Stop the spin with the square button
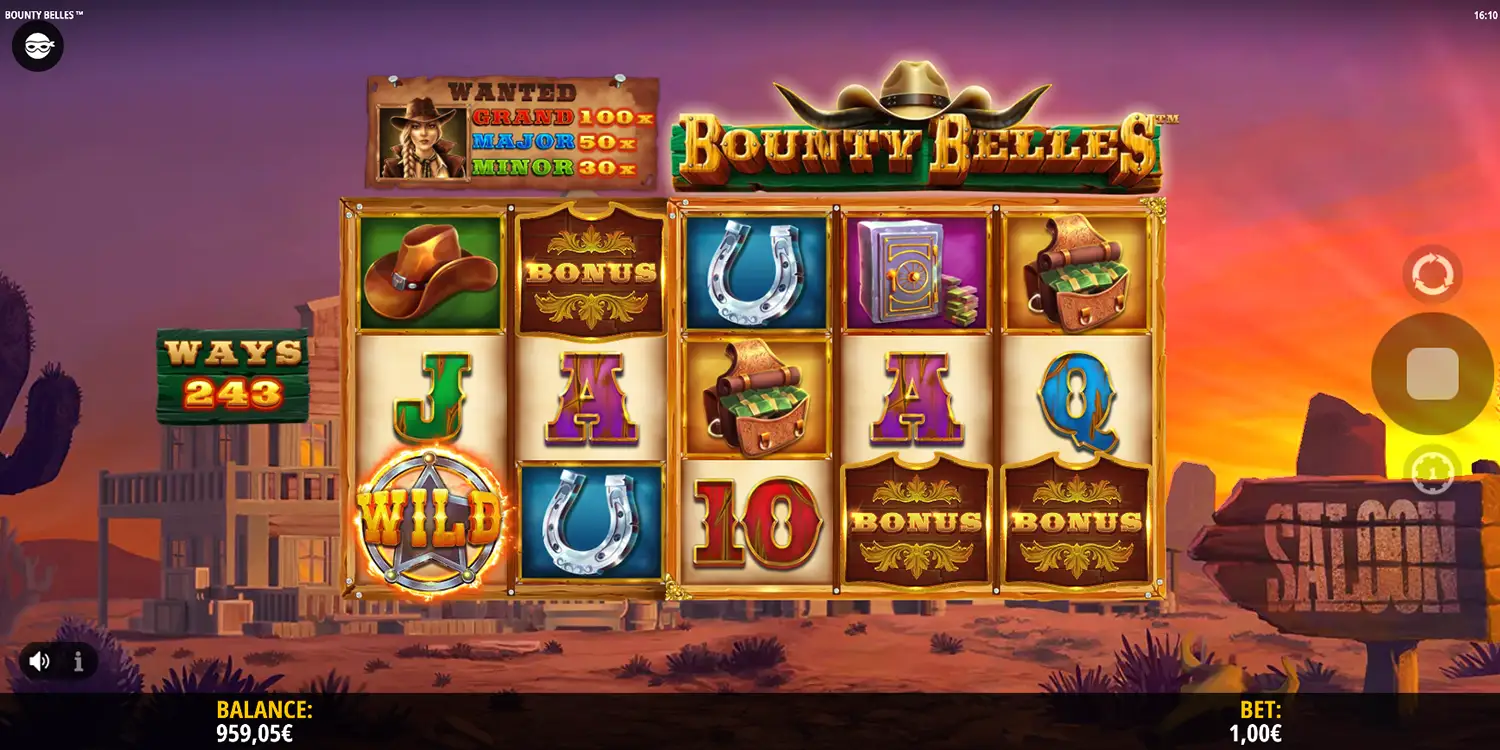The image size is (1500, 750). click(x=1432, y=375)
